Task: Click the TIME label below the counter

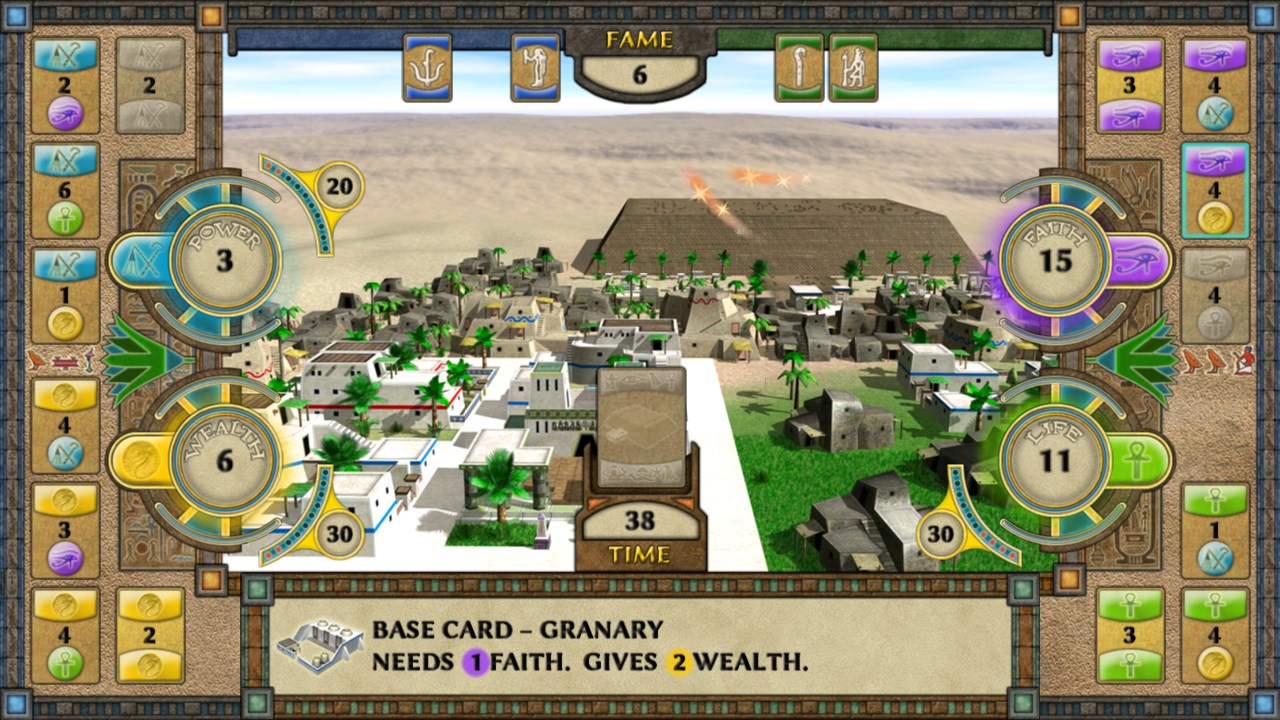Action: tap(640, 553)
